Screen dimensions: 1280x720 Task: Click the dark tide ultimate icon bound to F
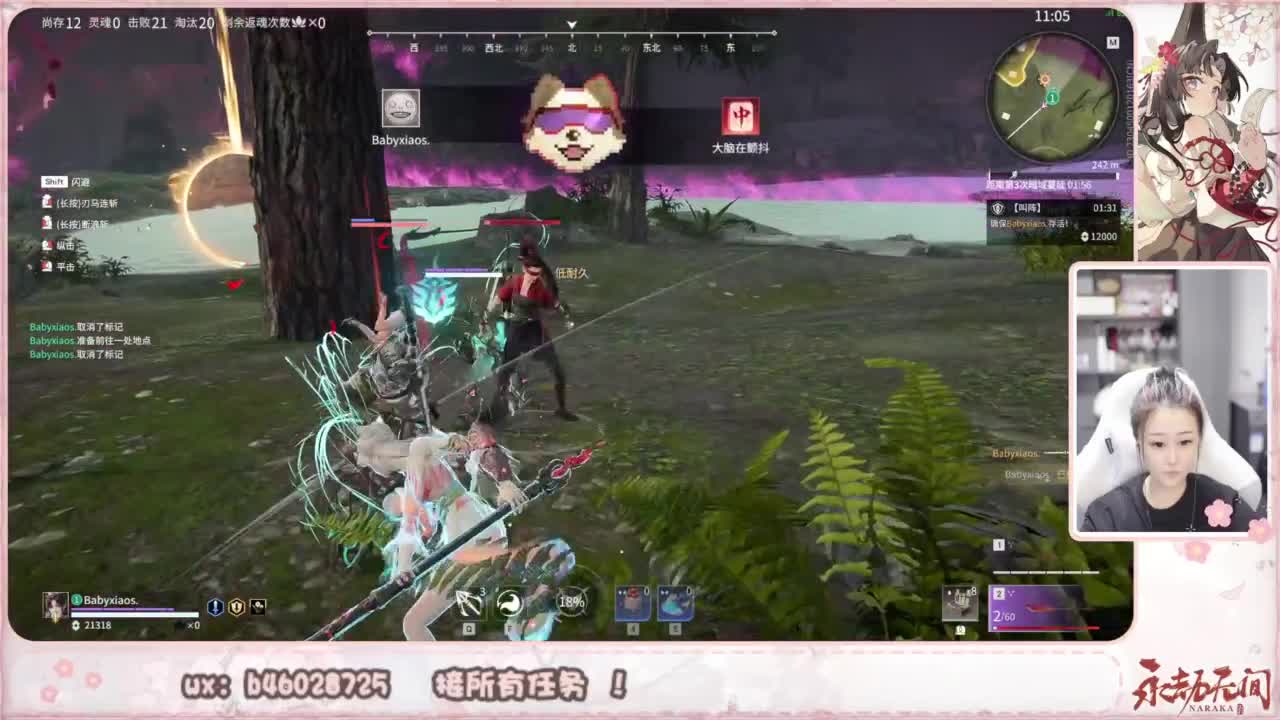tap(508, 601)
